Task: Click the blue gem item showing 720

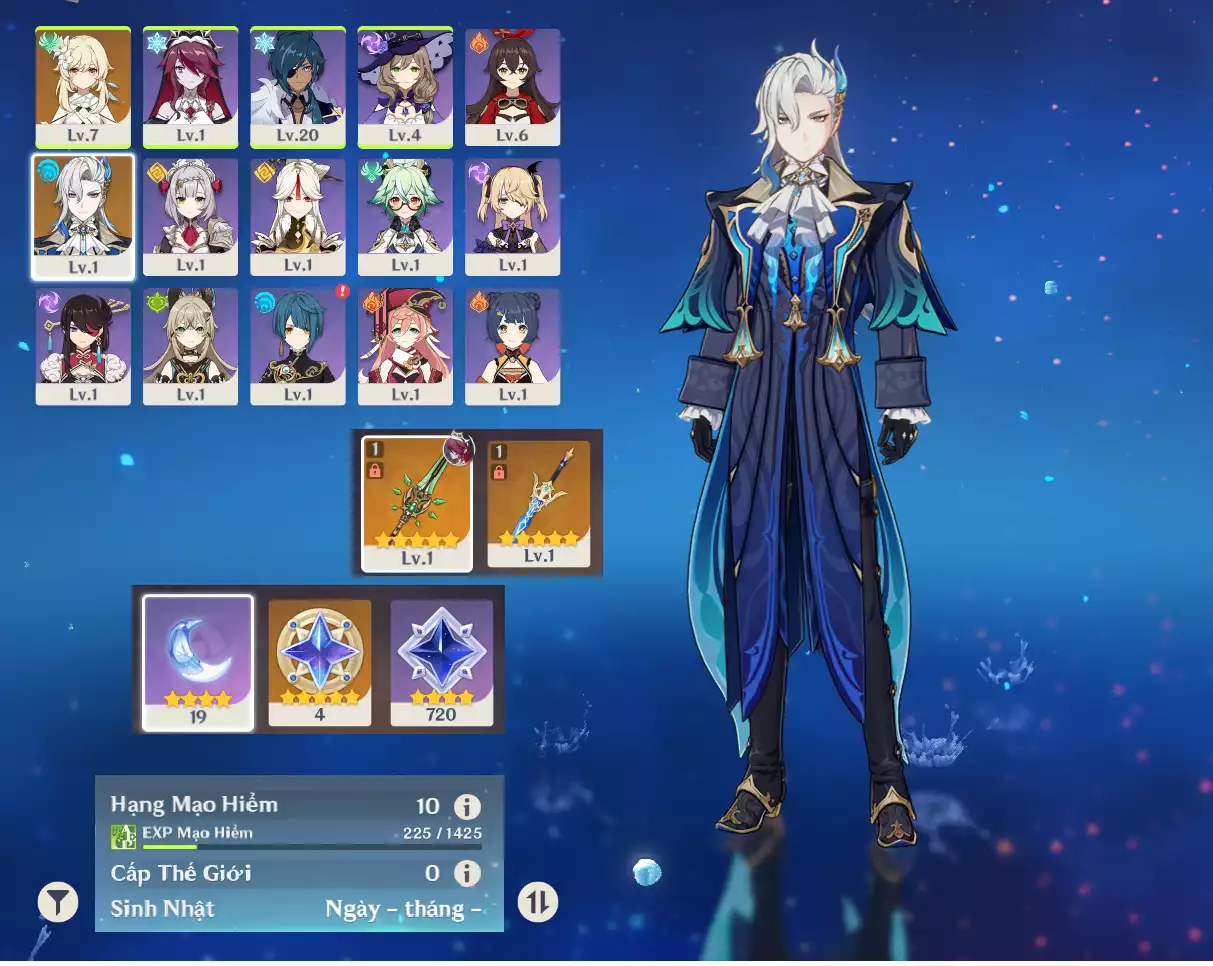Action: (441, 662)
